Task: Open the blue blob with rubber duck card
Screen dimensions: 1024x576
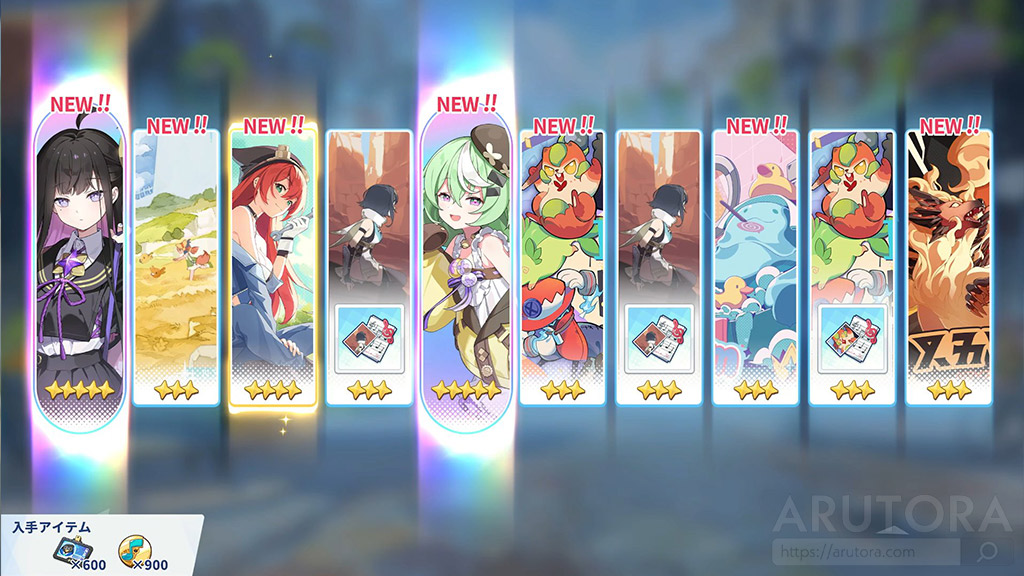Action: 756,265
